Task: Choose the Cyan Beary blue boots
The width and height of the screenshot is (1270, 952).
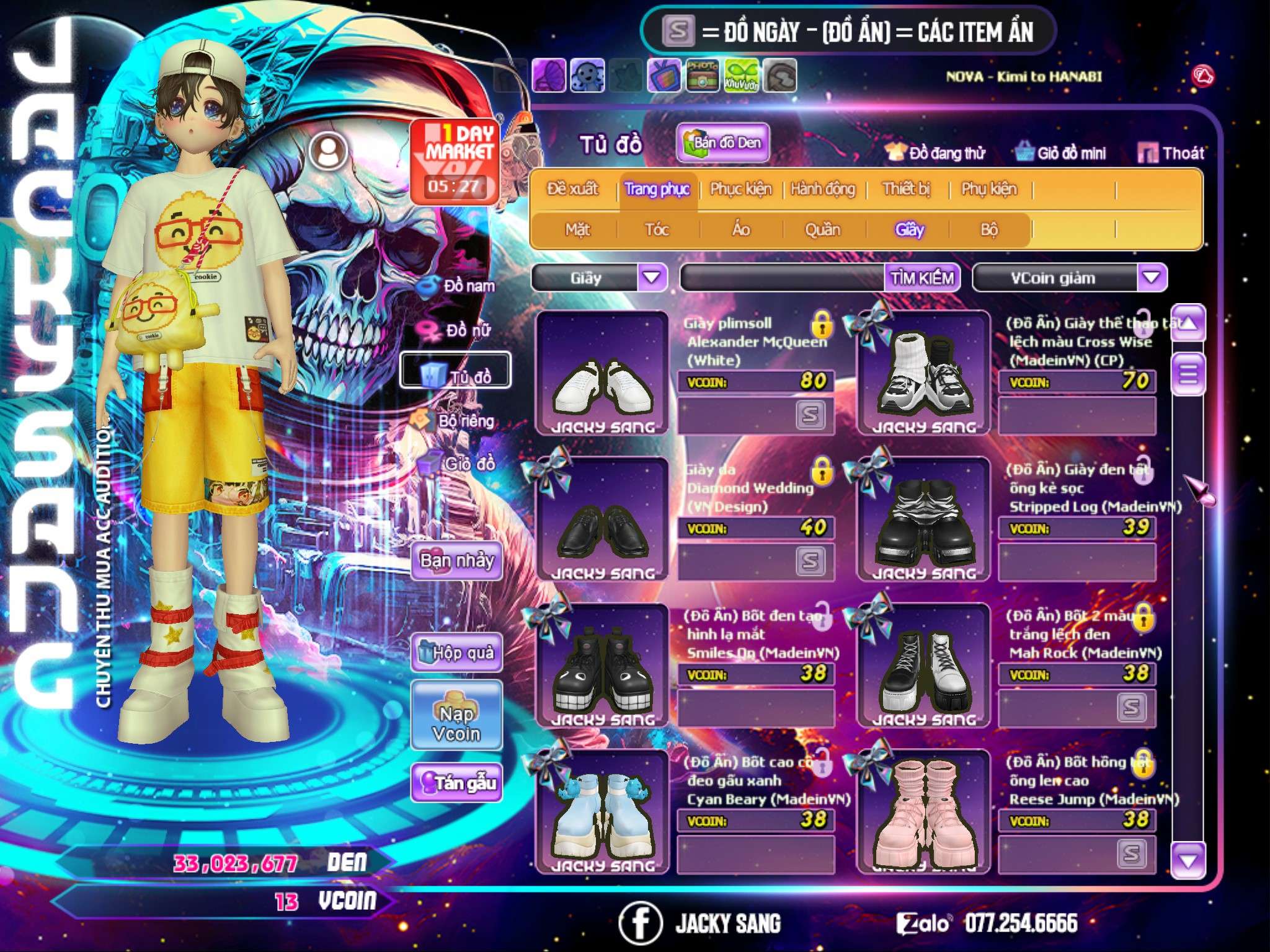Action: (x=602, y=813)
